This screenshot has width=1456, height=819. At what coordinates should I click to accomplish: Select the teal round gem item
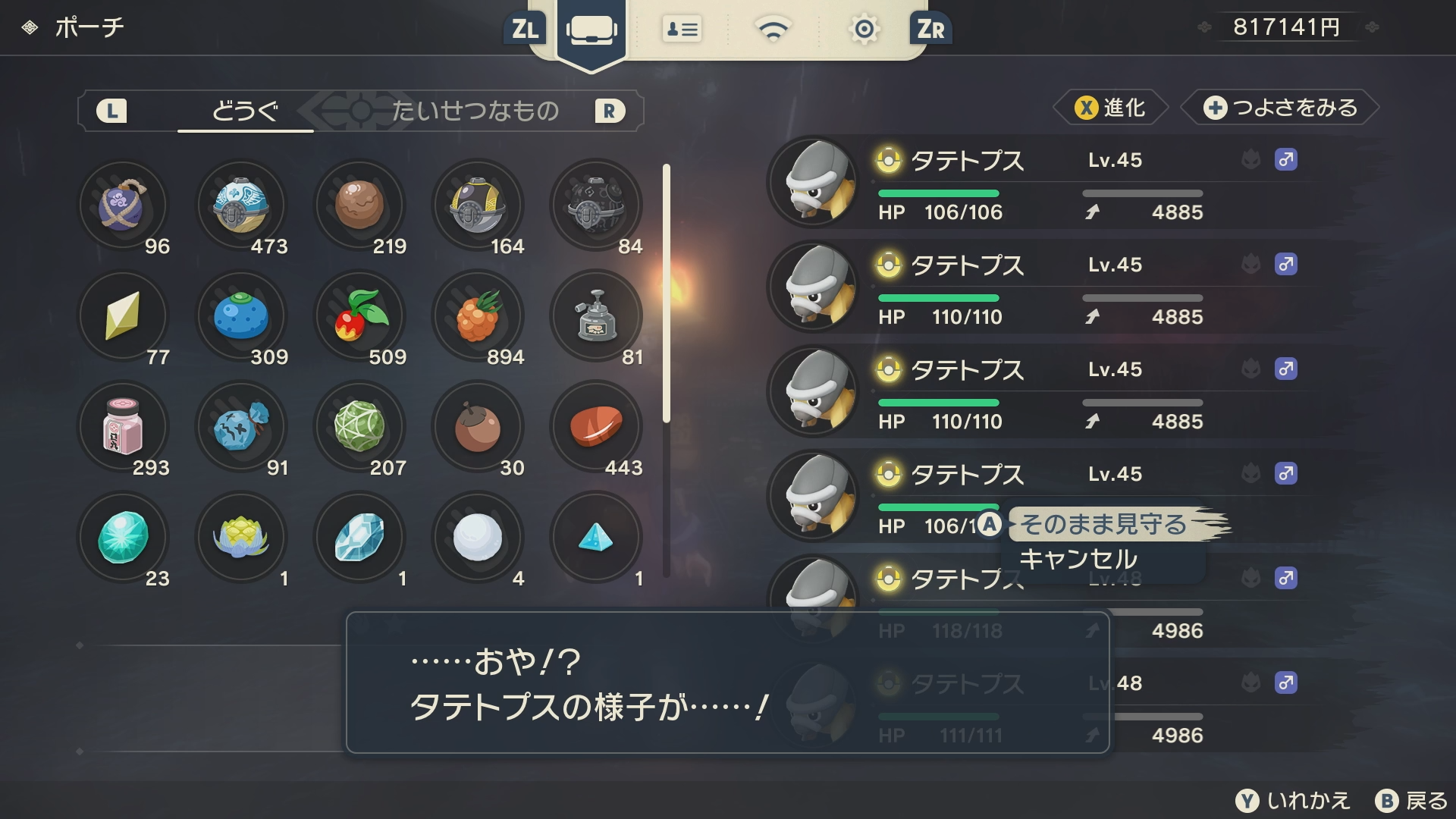(123, 538)
